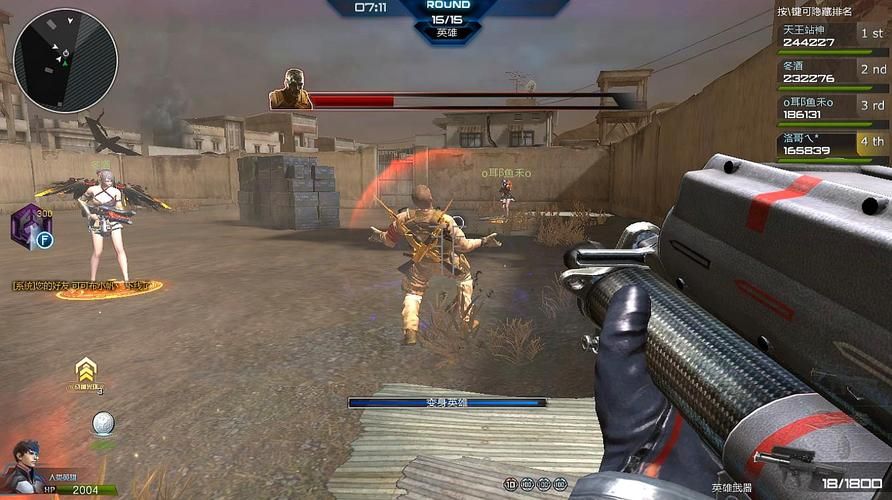The width and height of the screenshot is (892, 500).
Task: Select the gold chevron rank-up icon
Action: pos(86,369)
